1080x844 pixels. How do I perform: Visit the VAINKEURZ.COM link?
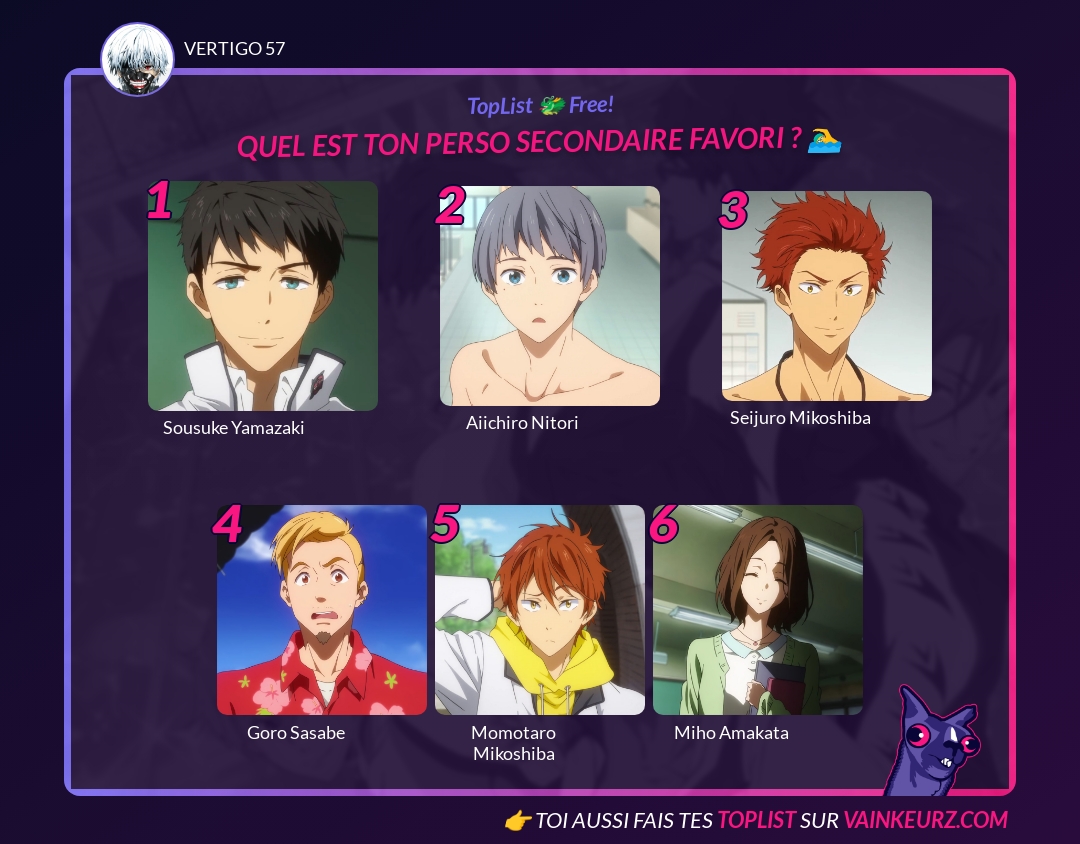click(925, 820)
